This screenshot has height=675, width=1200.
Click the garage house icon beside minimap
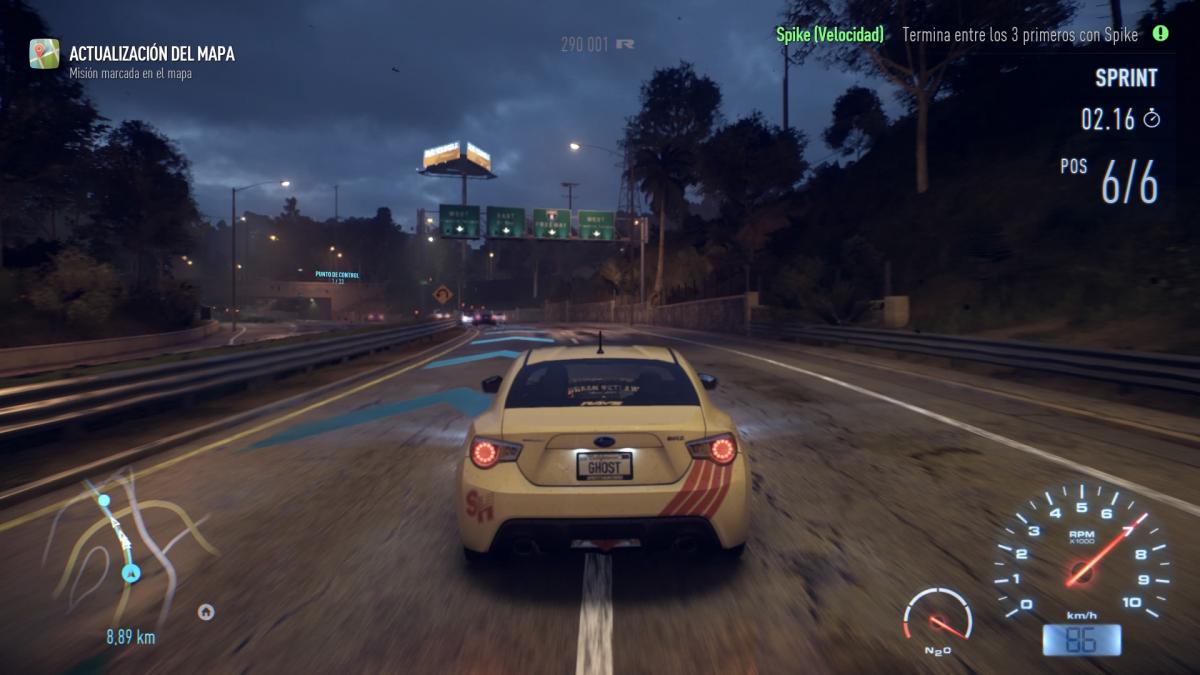tap(206, 612)
